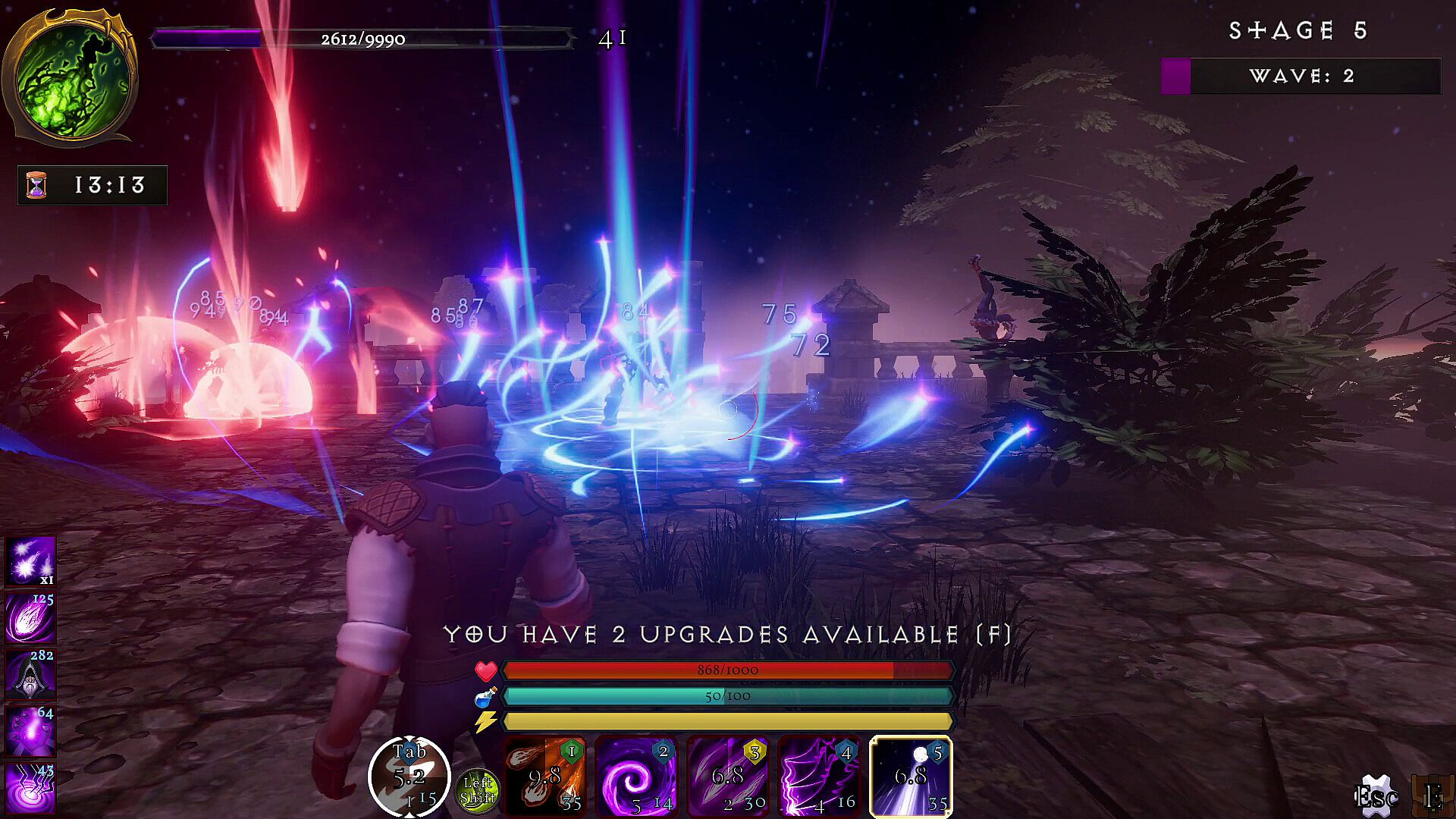Inspect the triple star burst passive icon
Screen dimensions: 1456x819
pos(31,561)
